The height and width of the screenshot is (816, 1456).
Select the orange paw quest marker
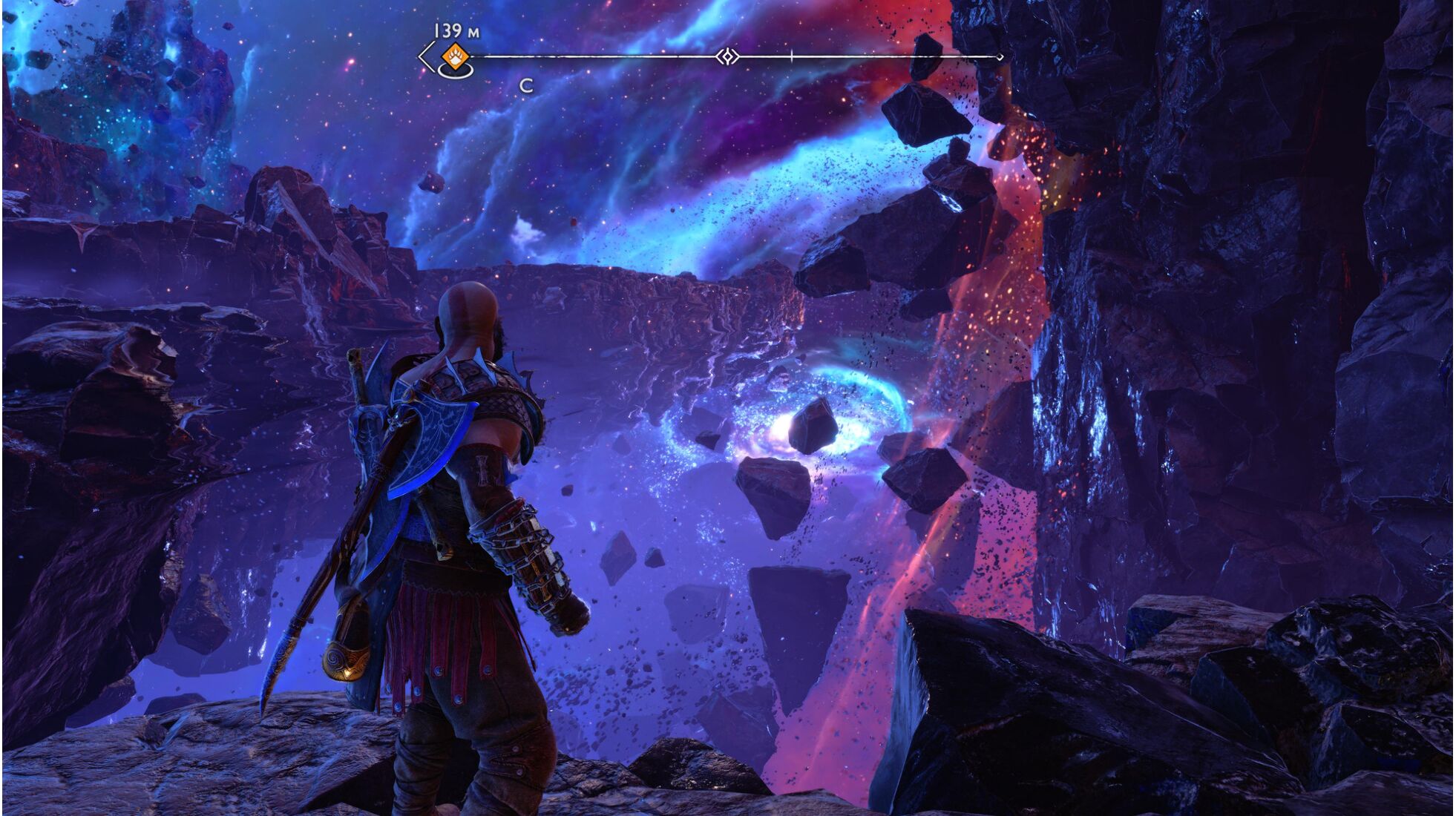[454, 56]
